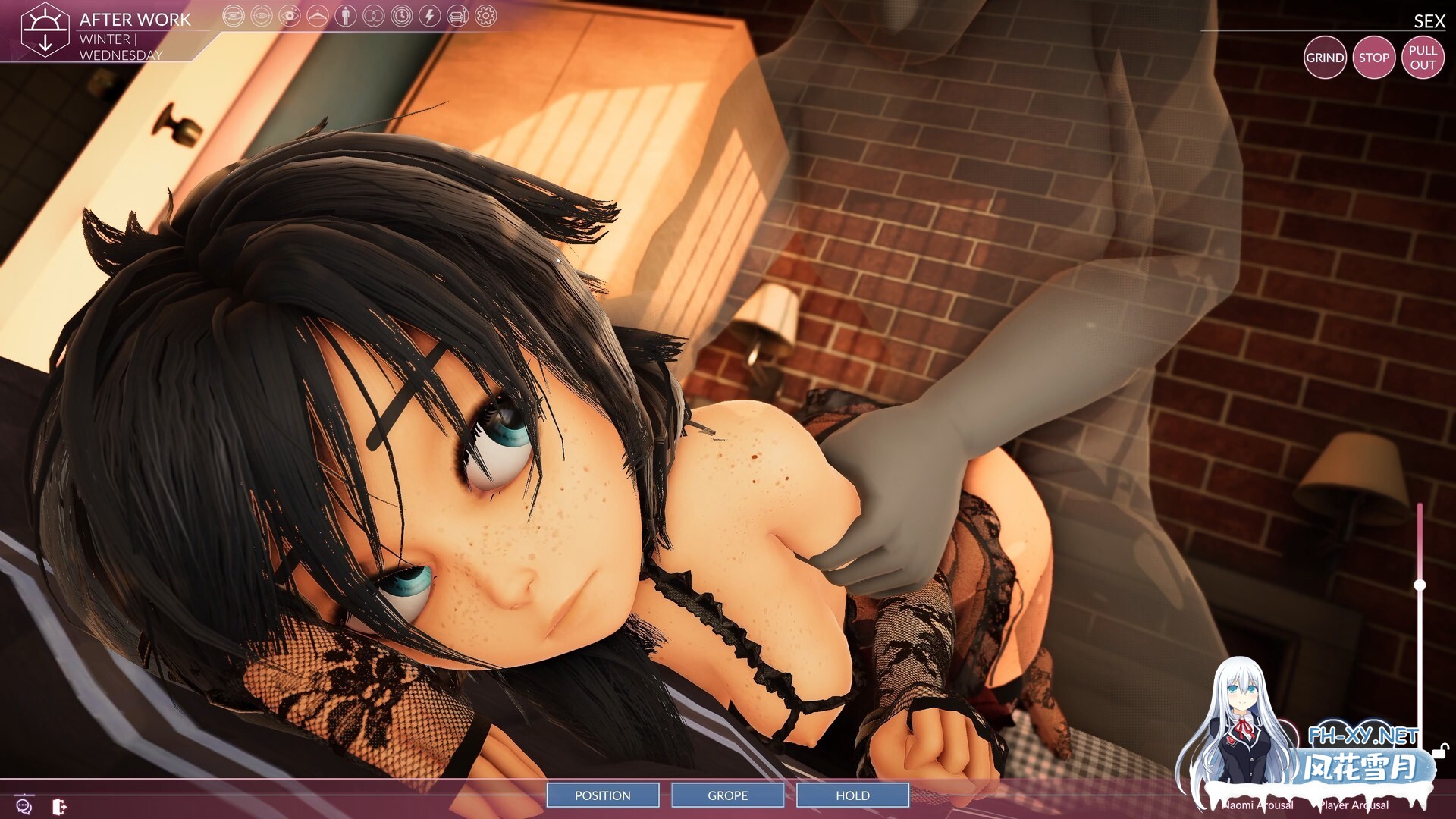This screenshot has height=819, width=1456.
Task: Click the exit door icon
Action: (58, 806)
